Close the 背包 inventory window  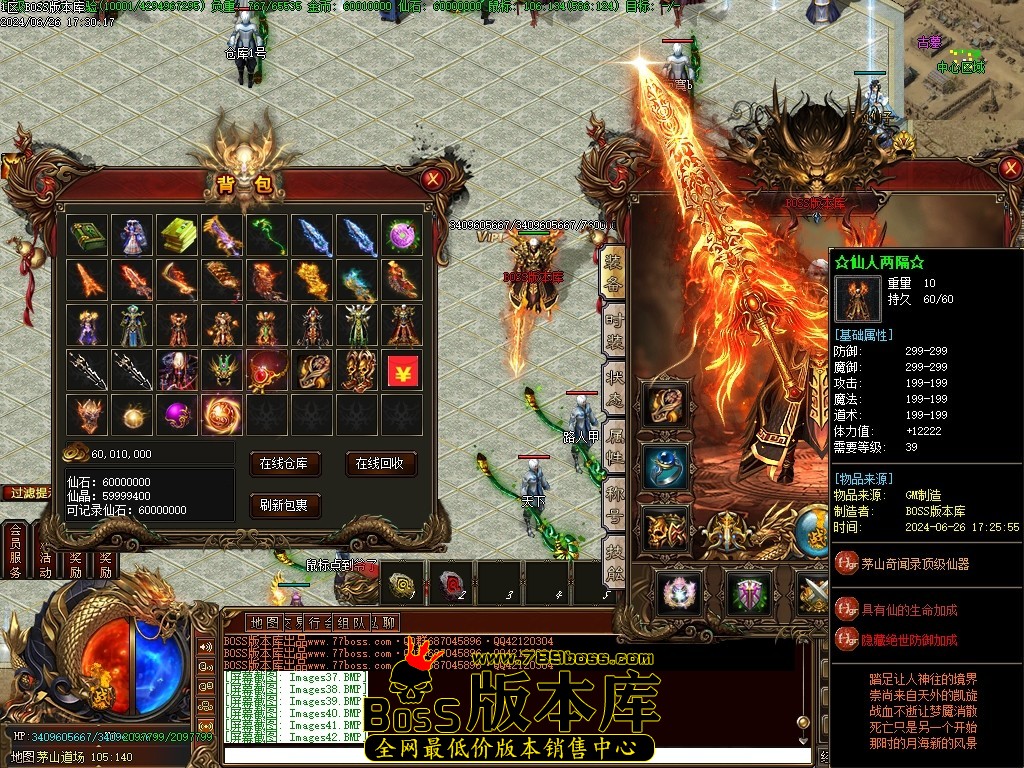point(432,180)
